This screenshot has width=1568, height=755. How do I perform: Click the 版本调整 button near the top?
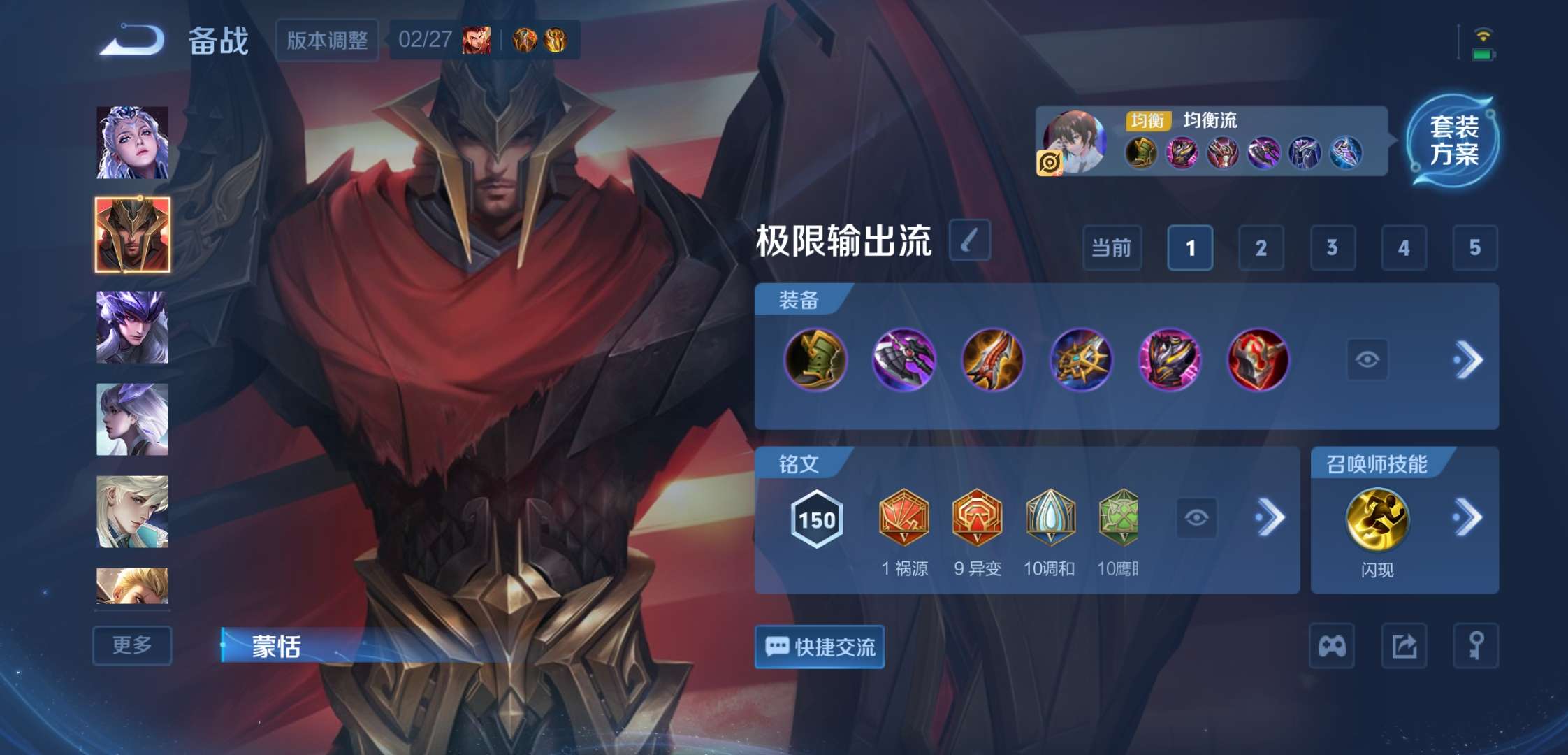tap(326, 40)
